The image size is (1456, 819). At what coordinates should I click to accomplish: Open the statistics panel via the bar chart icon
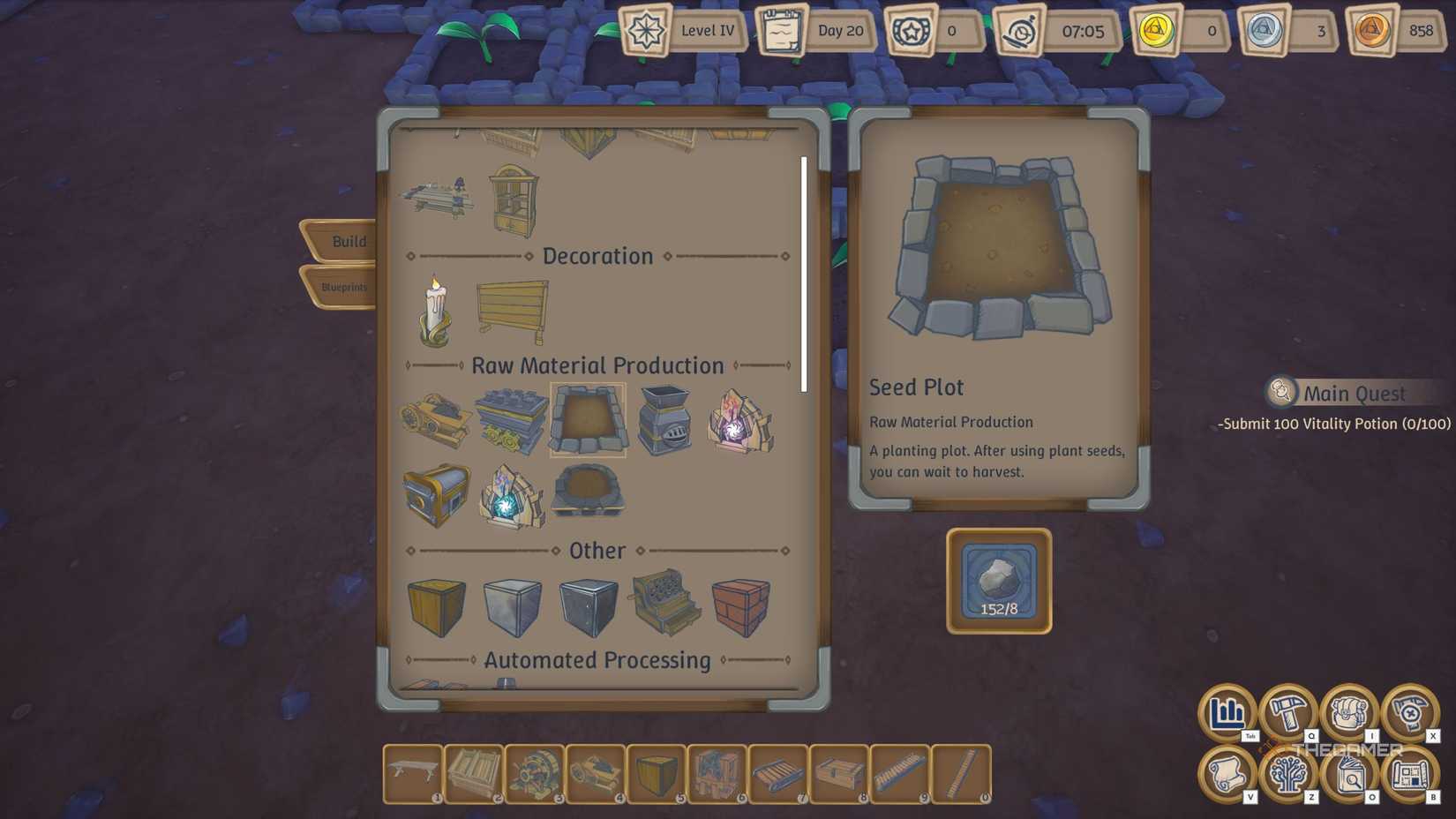(x=1227, y=715)
